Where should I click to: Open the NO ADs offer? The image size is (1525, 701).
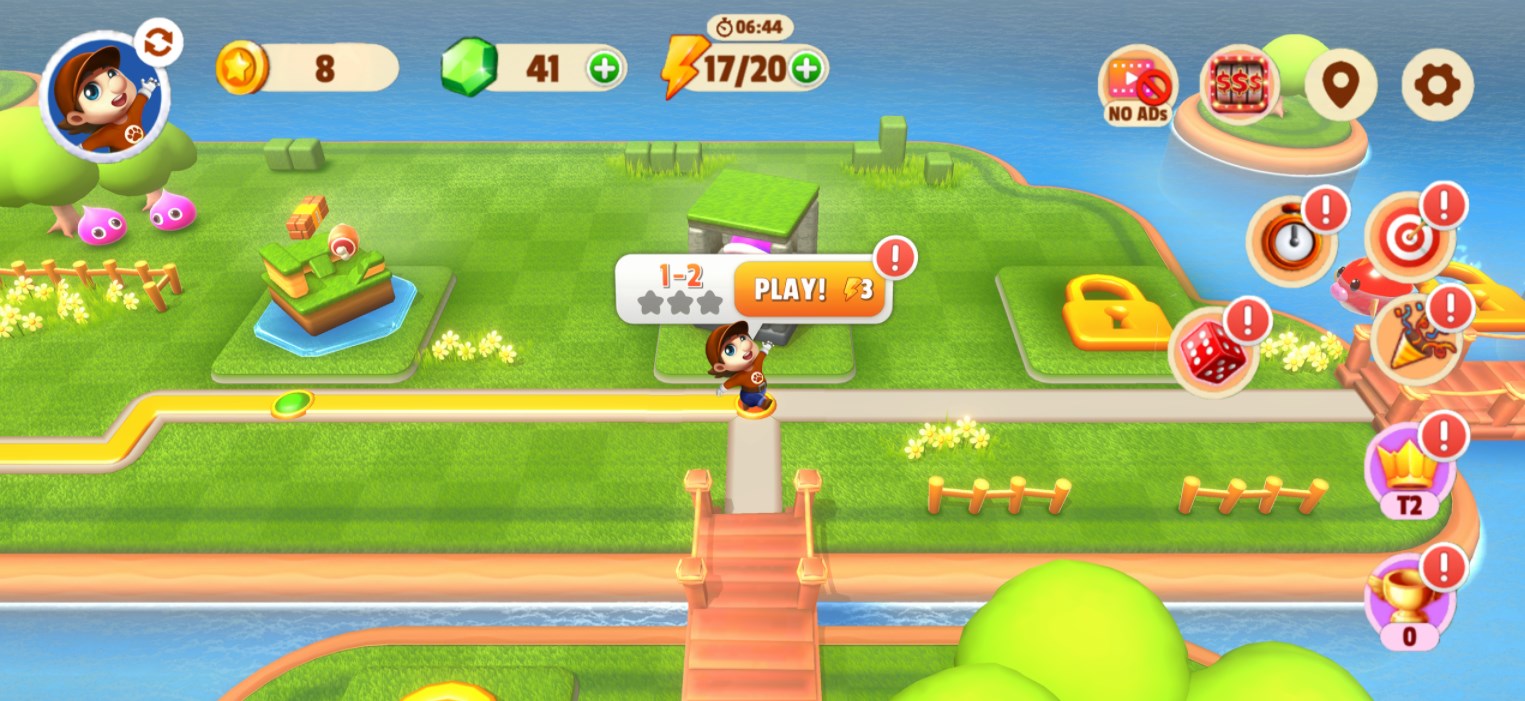[1138, 85]
